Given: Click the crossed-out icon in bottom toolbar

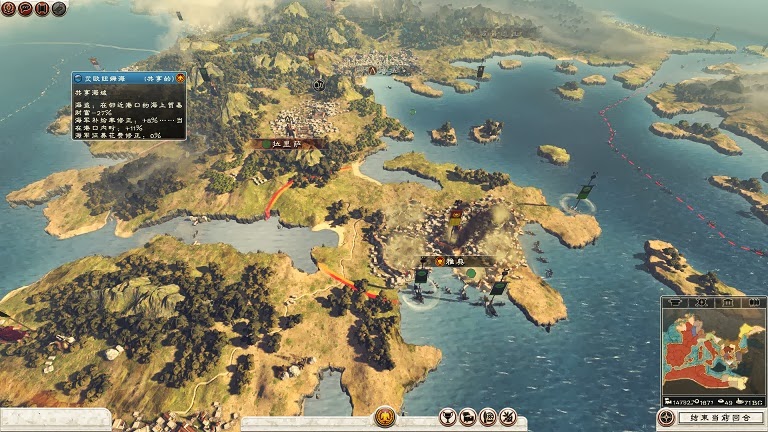Looking at the screenshot, I should (507, 416).
